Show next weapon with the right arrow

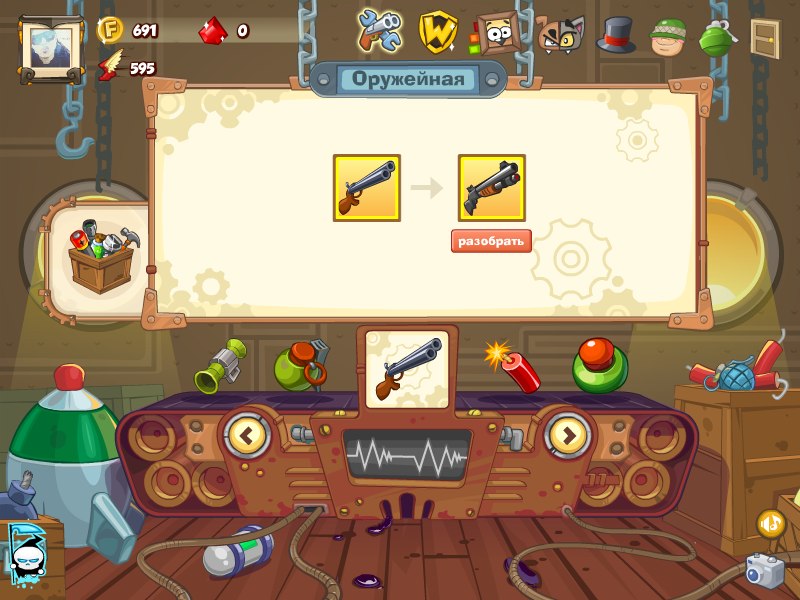pos(567,435)
